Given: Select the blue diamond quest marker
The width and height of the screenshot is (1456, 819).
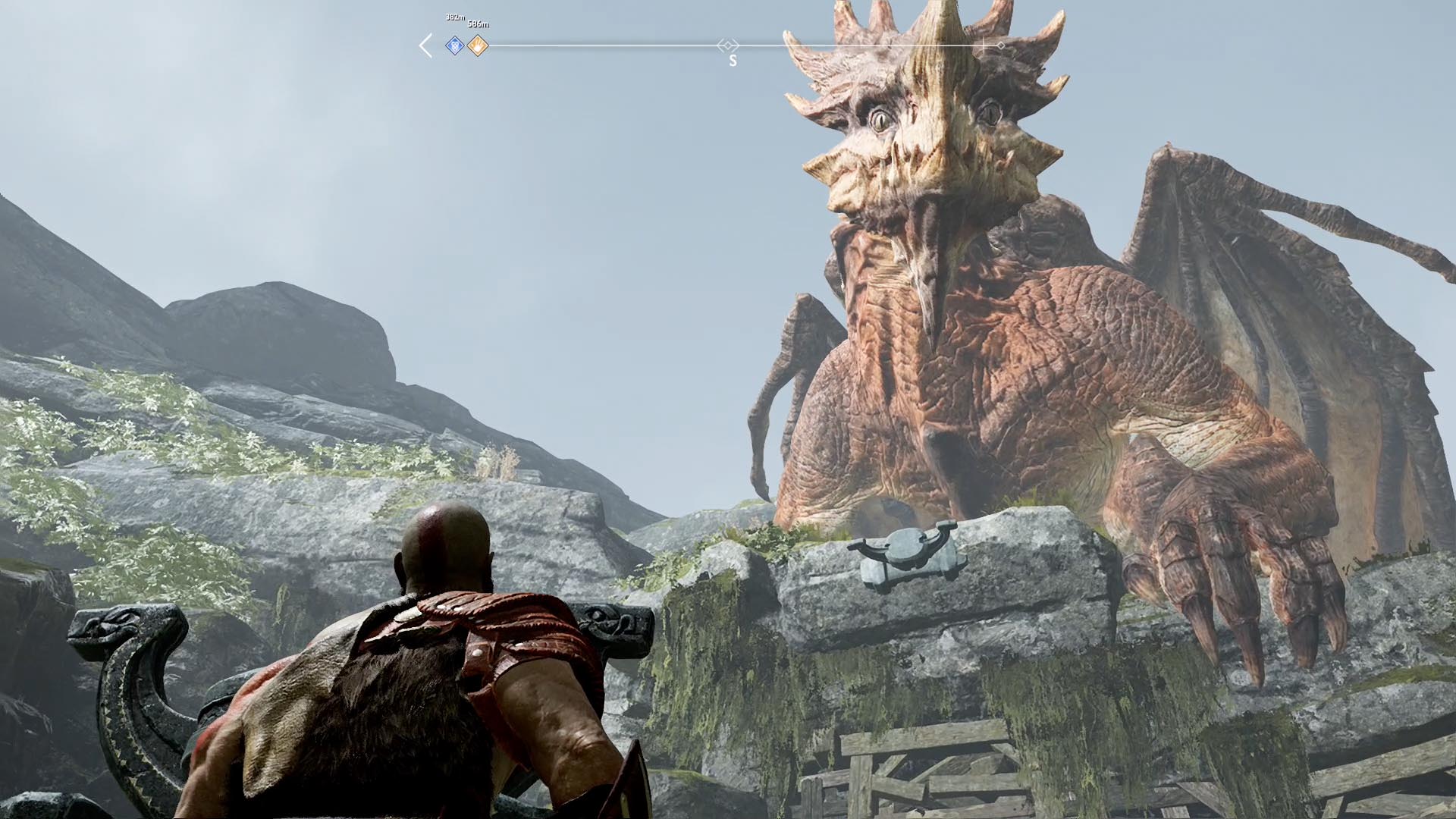Looking at the screenshot, I should [454, 46].
